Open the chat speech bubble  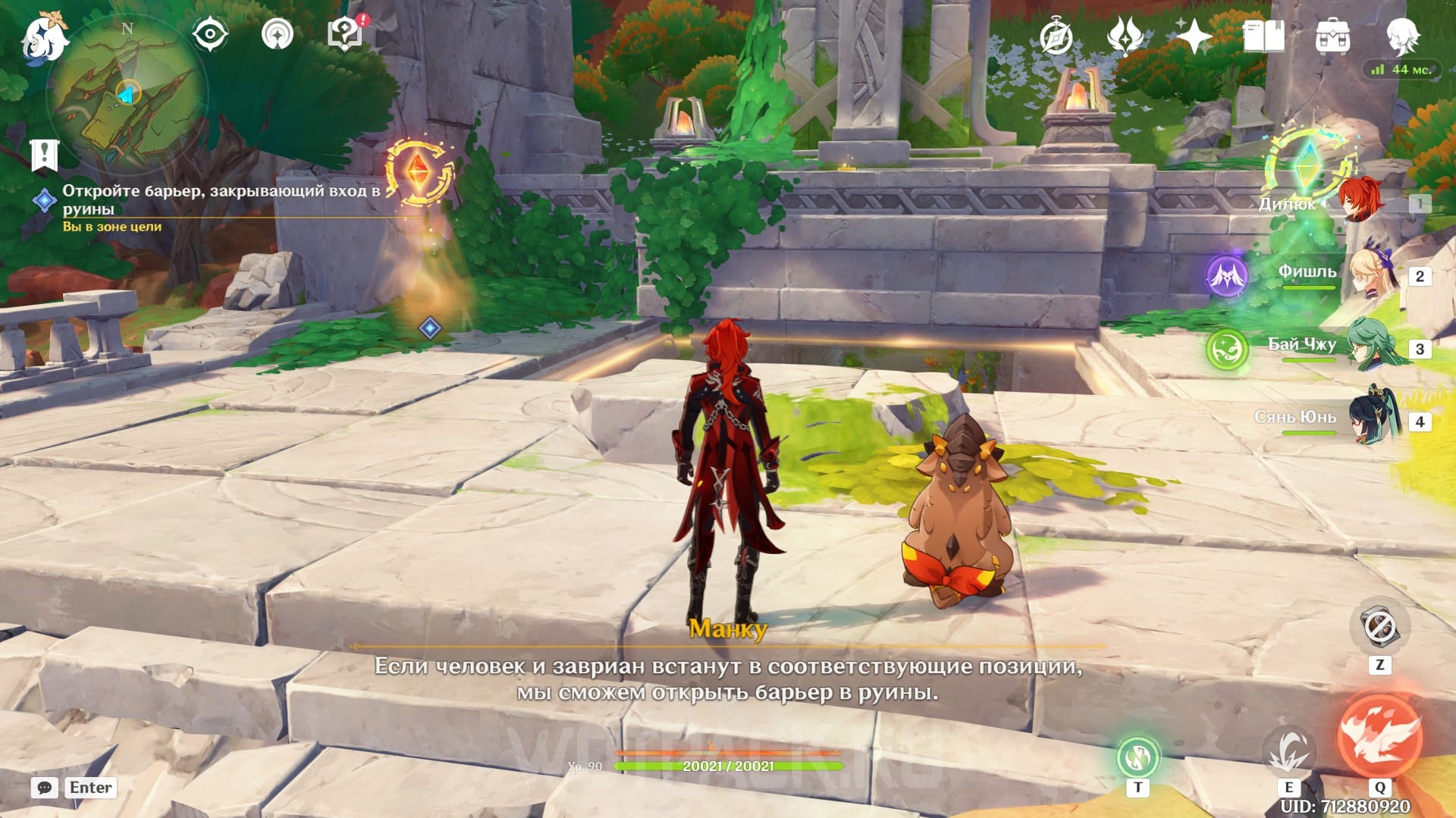coord(45,788)
